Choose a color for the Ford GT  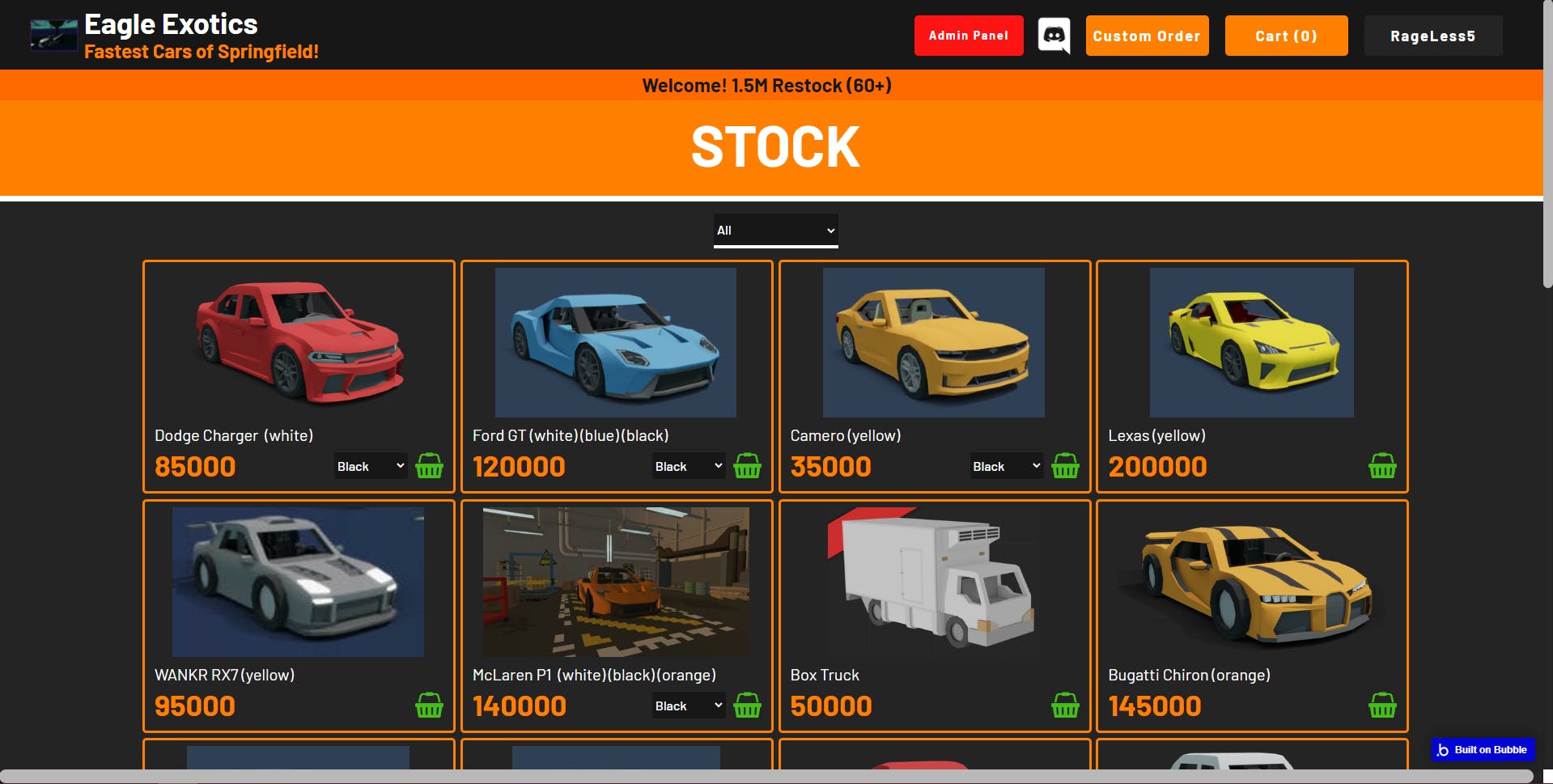[x=689, y=466]
